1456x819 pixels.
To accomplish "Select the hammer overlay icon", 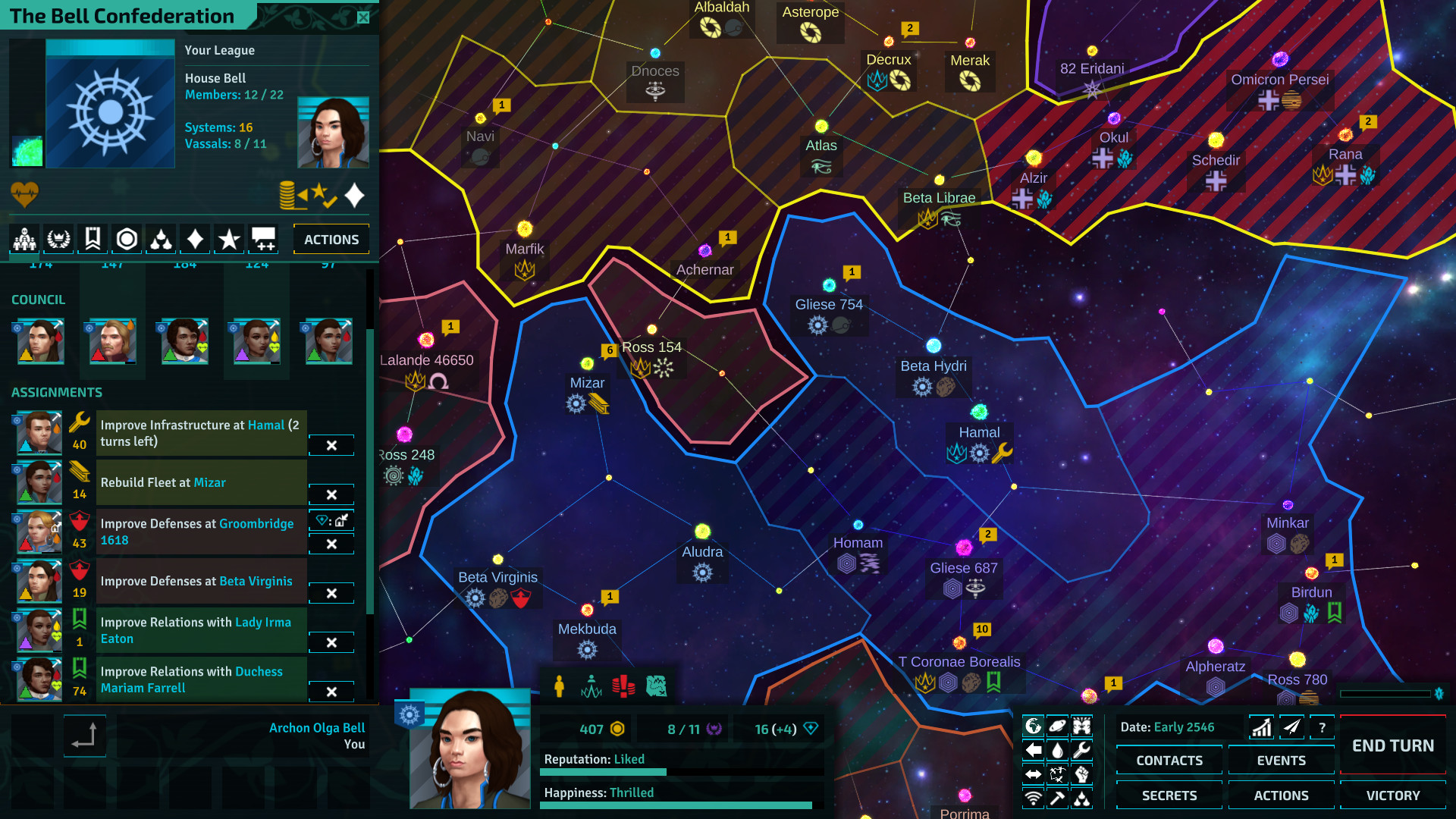I will coord(1057,799).
